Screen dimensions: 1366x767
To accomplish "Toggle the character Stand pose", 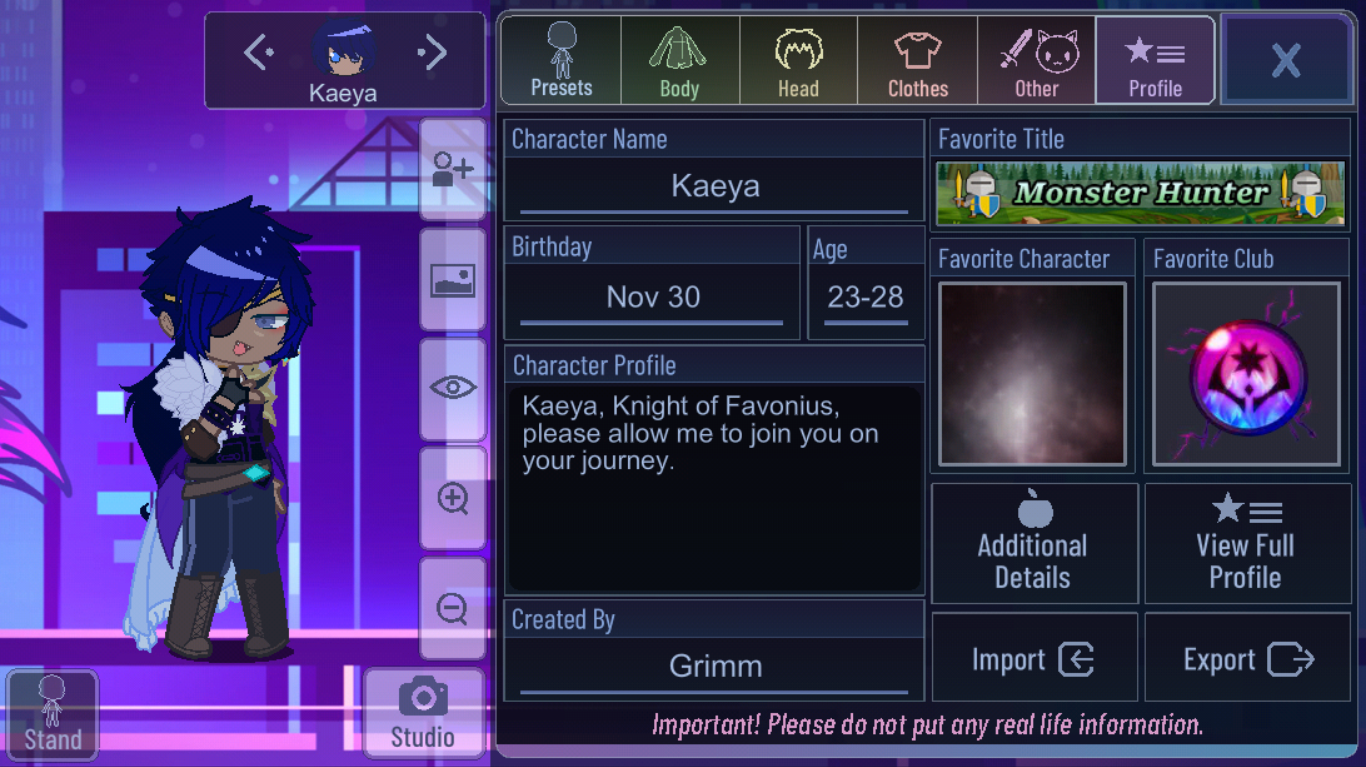I will click(x=52, y=712).
